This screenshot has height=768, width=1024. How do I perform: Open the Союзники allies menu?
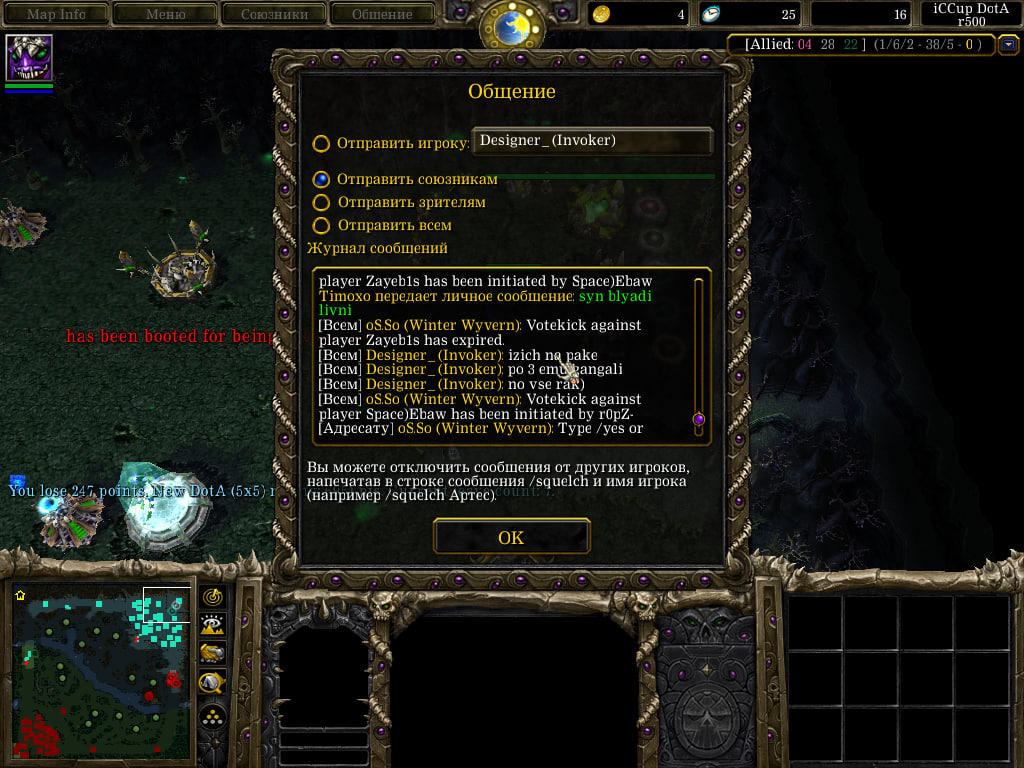[x=274, y=14]
